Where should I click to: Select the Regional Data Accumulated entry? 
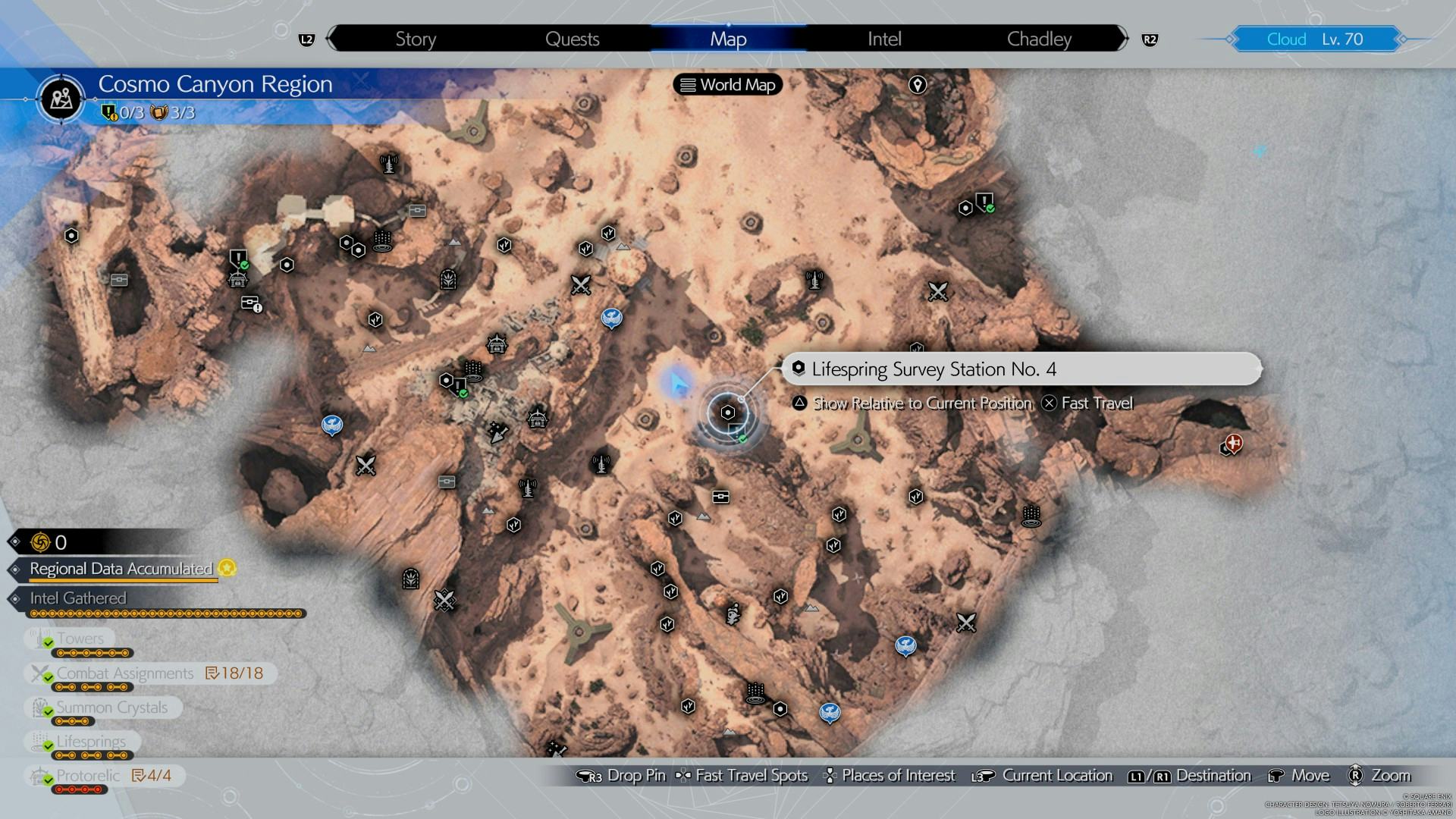[x=121, y=569]
